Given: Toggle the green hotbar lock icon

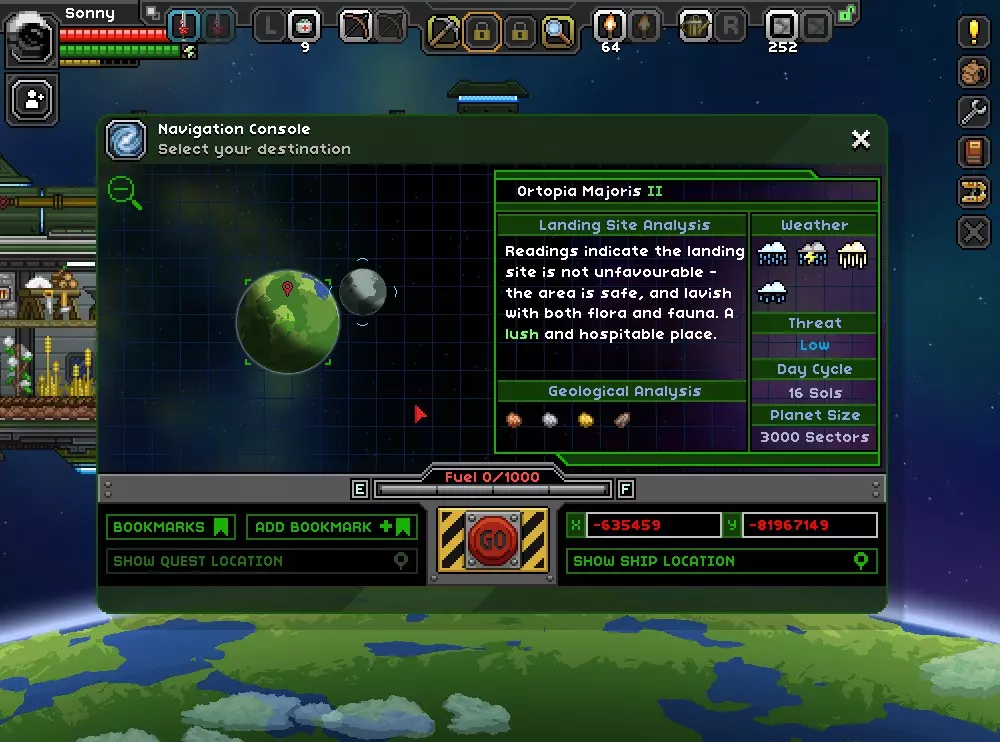Looking at the screenshot, I should pyautogui.click(x=848, y=13).
